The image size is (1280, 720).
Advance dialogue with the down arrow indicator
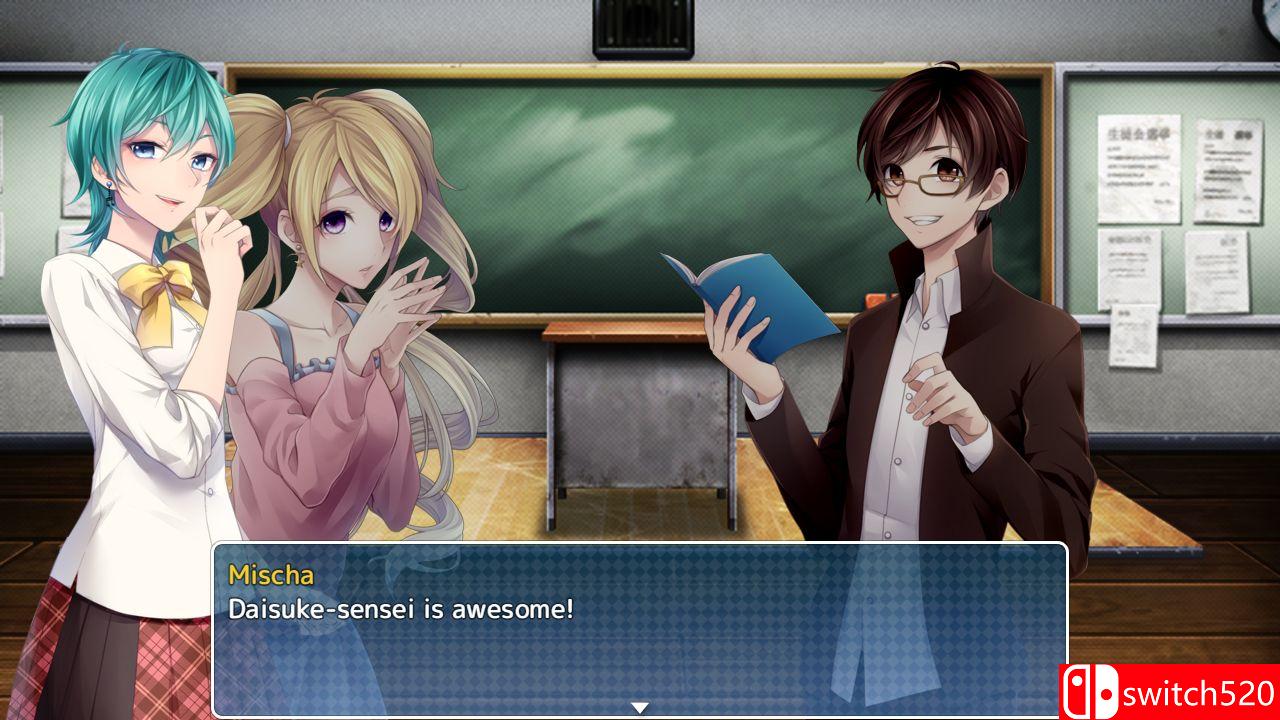[x=640, y=707]
